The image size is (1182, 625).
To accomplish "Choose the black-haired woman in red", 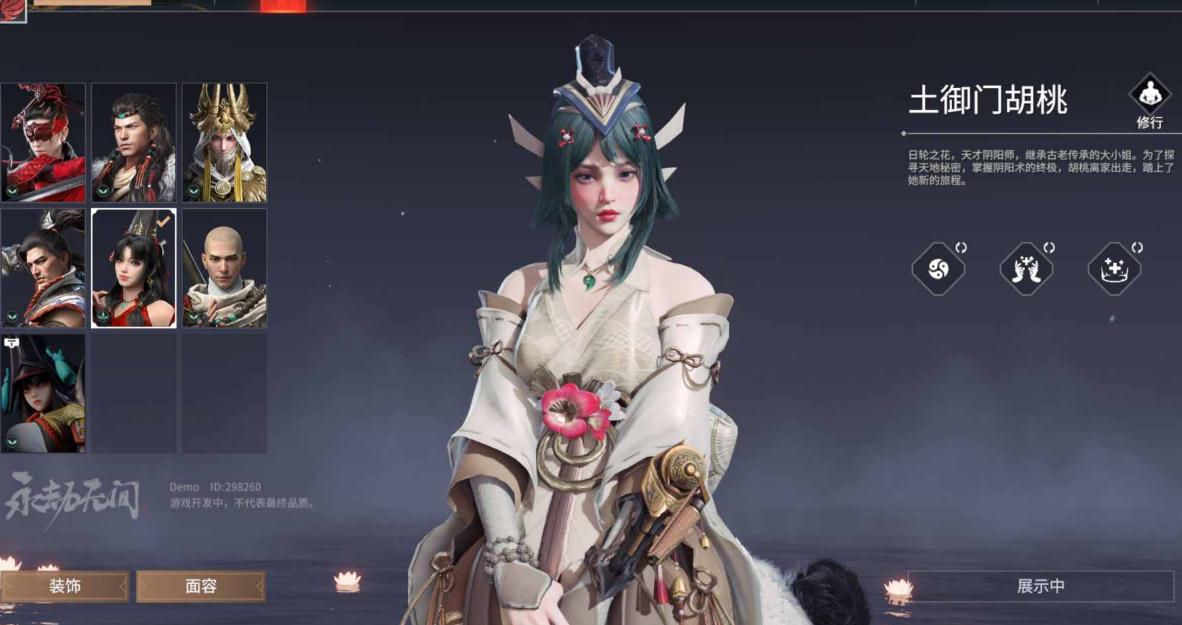I will (134, 268).
